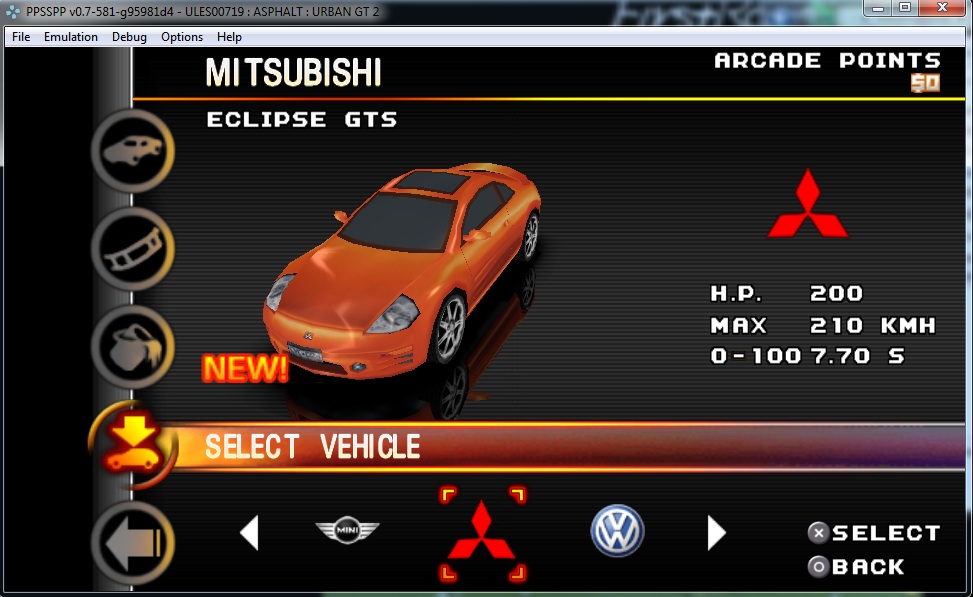
Task: Open the Options menu
Action: click(x=182, y=37)
